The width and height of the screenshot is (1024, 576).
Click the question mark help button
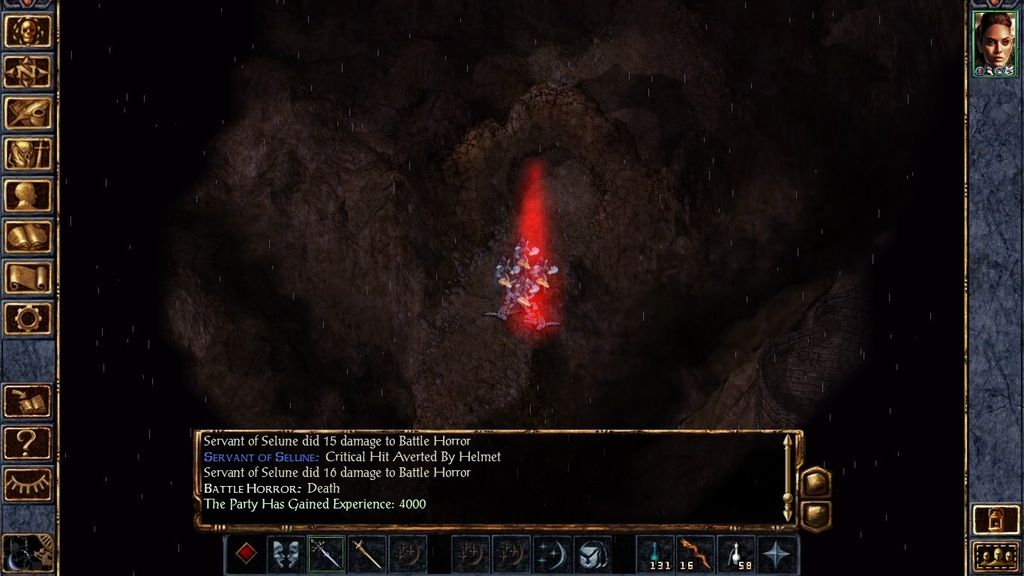[28, 441]
